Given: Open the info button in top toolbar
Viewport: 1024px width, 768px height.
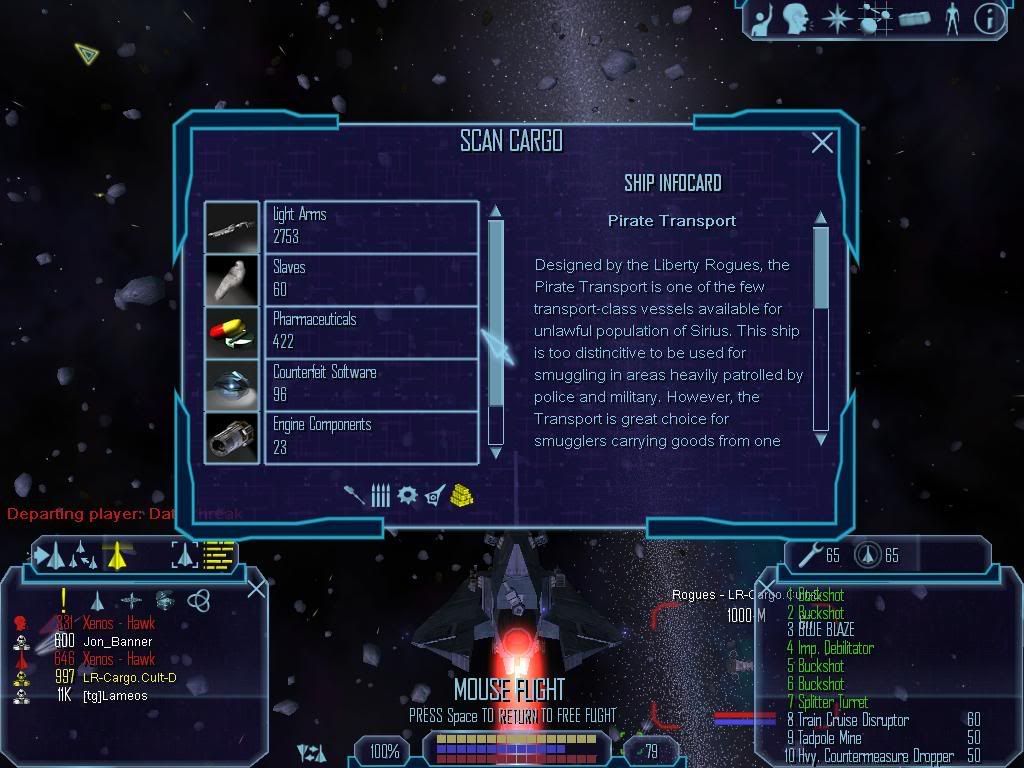Looking at the screenshot, I should click(988, 19).
